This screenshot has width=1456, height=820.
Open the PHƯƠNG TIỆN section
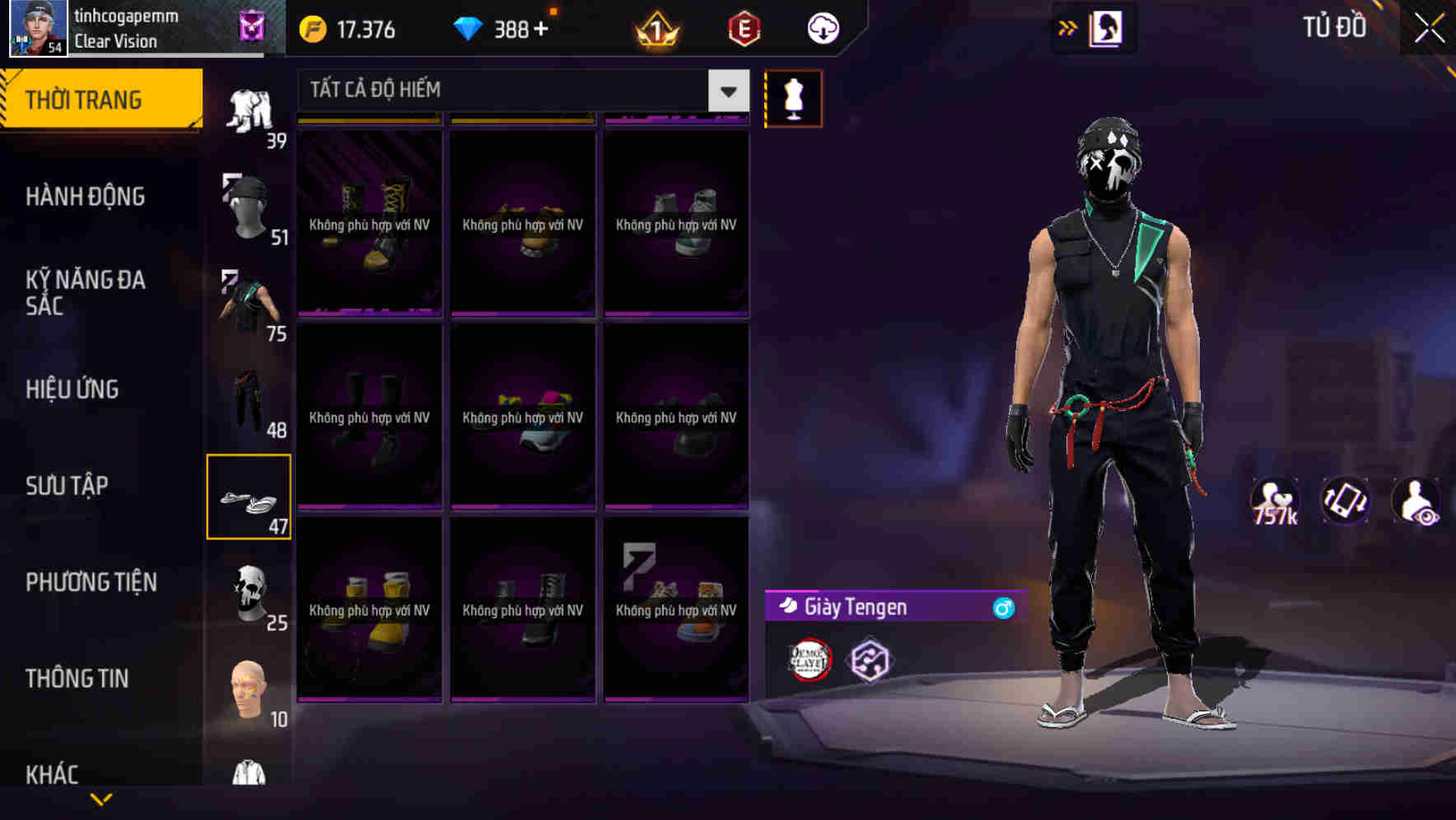(91, 582)
